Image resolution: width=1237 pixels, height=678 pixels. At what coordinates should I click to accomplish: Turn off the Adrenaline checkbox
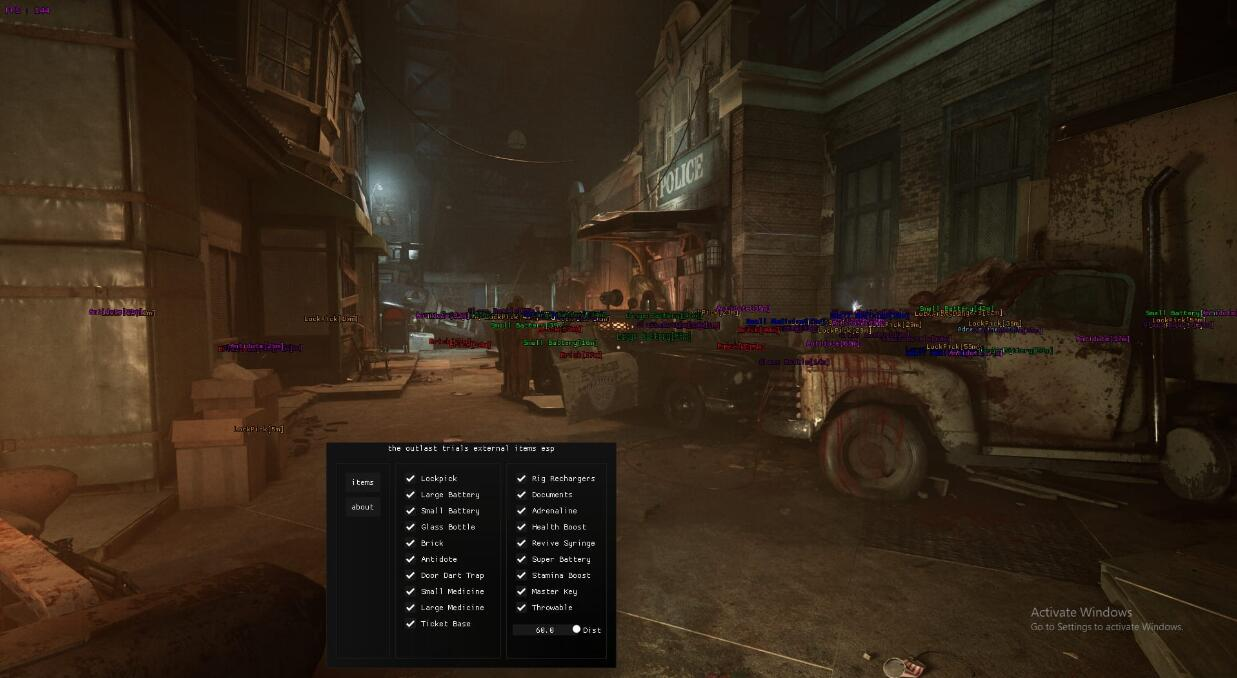pos(521,511)
